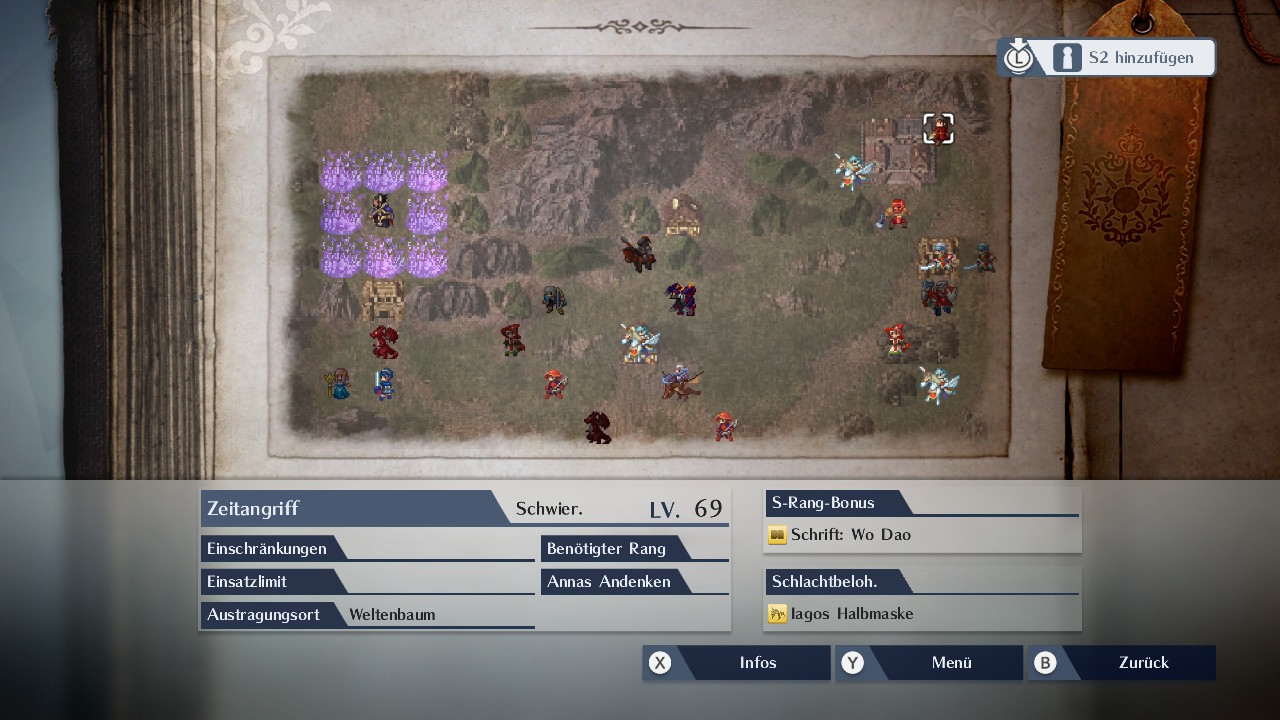Click the Schrift: Wo Dao reward entry
This screenshot has width=1280, height=720.
tap(850, 535)
